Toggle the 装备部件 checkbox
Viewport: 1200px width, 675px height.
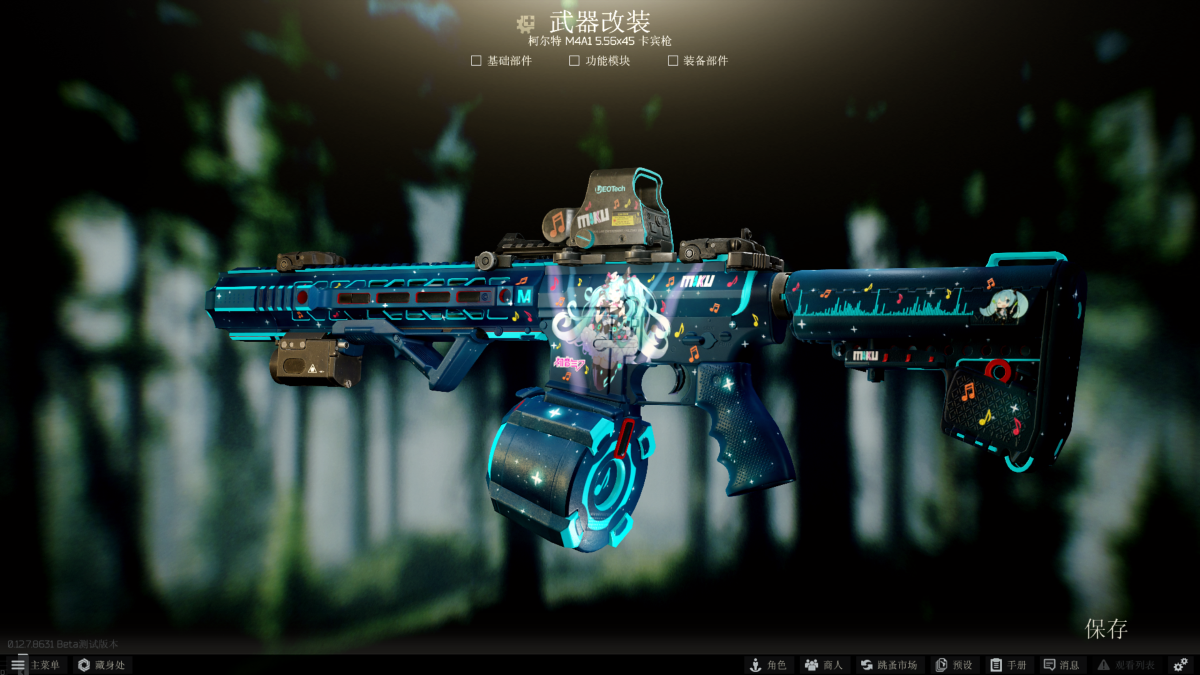673,61
